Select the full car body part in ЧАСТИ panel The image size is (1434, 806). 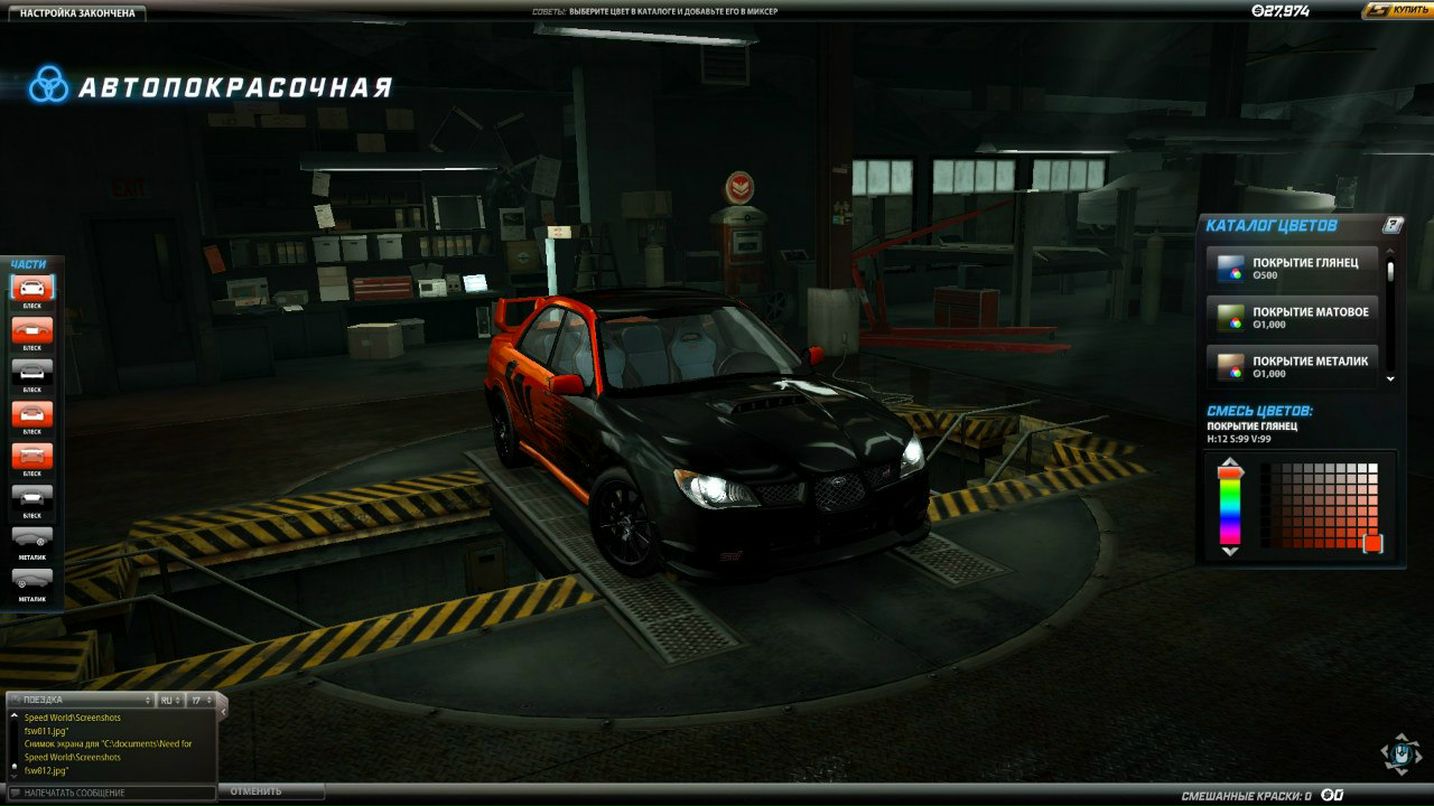coord(33,289)
